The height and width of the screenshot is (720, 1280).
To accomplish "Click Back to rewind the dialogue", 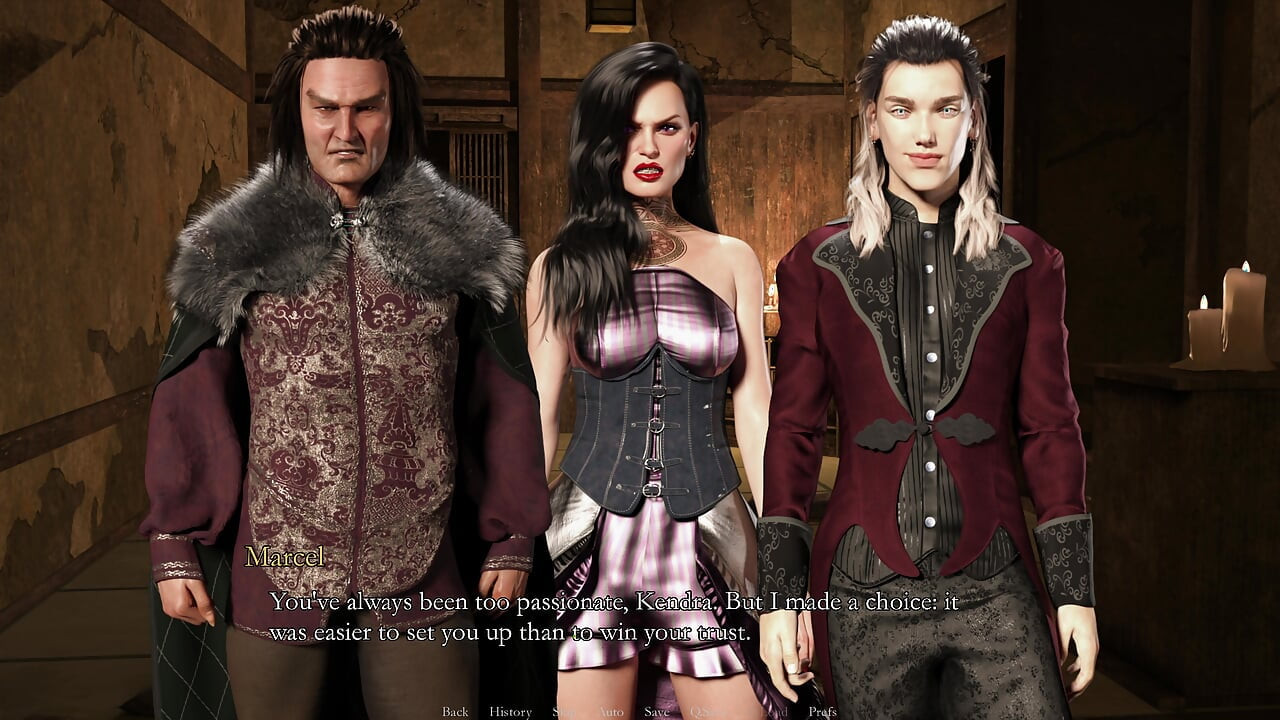I will tap(453, 711).
